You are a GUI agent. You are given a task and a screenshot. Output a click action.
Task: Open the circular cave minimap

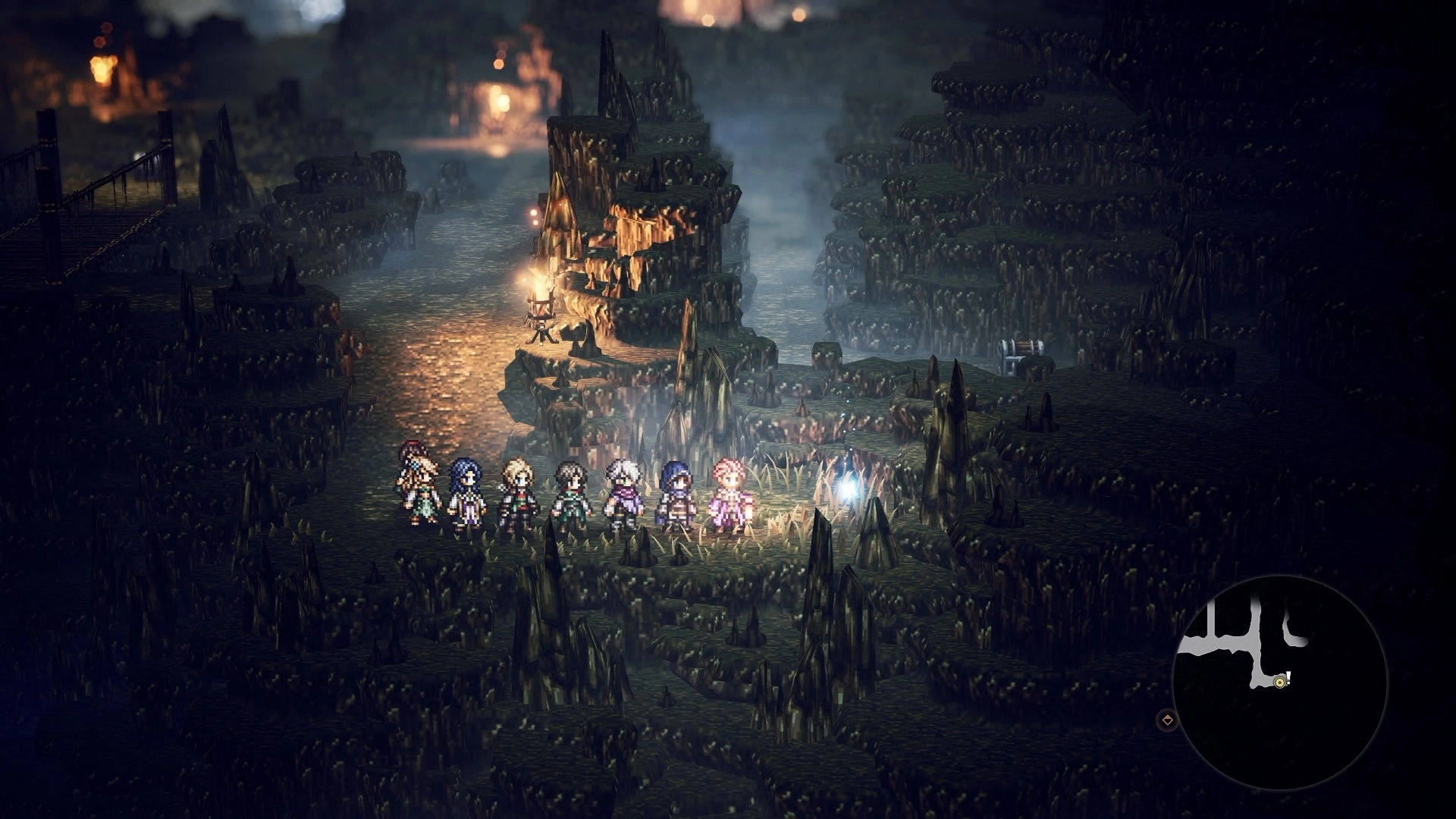coord(1279,682)
